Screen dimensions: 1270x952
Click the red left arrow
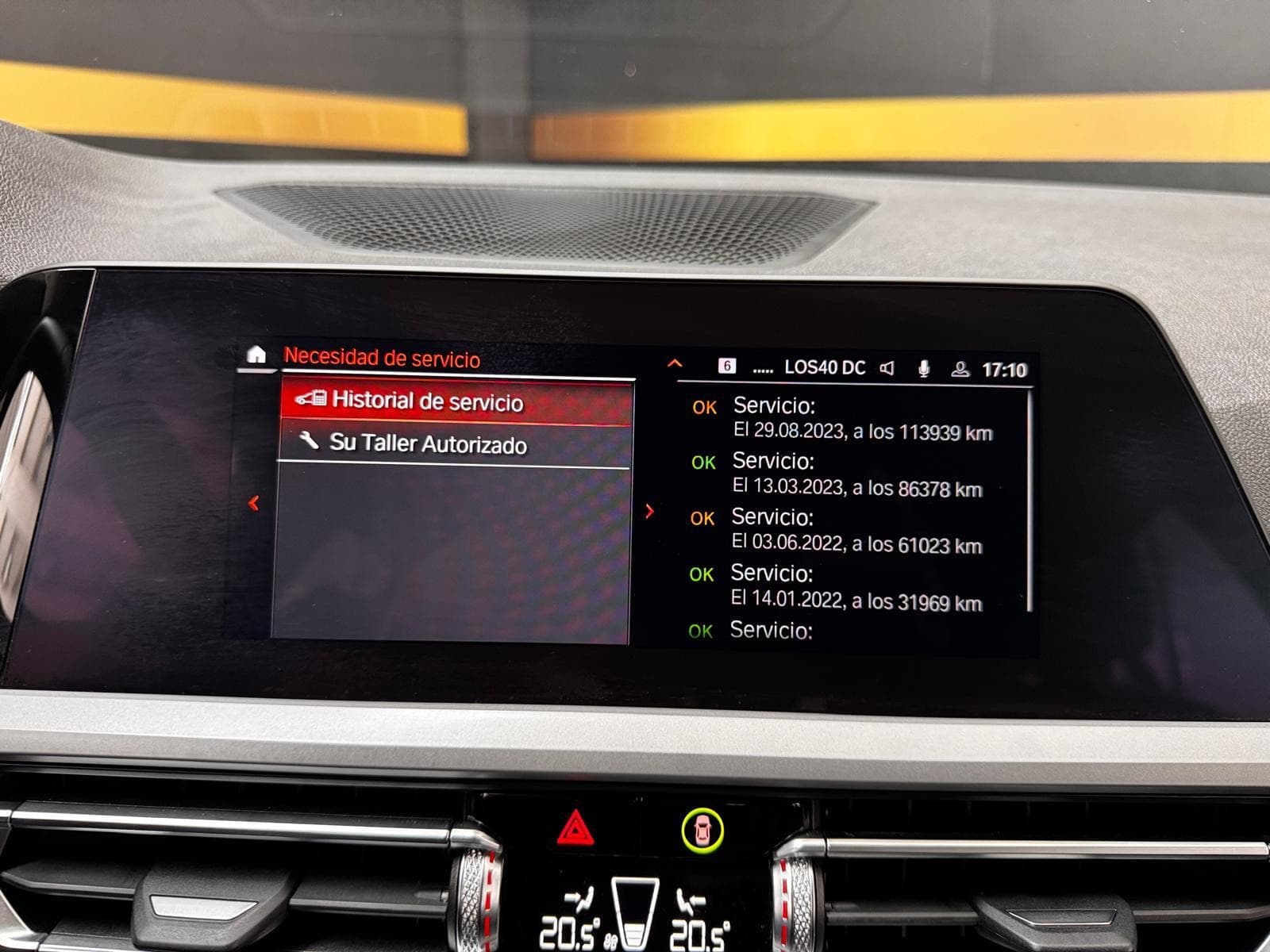[x=254, y=503]
